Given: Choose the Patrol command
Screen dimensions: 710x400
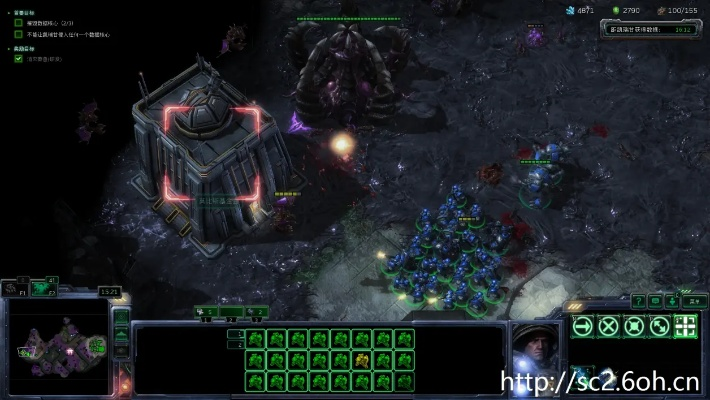Looking at the screenshot, I should (659, 326).
